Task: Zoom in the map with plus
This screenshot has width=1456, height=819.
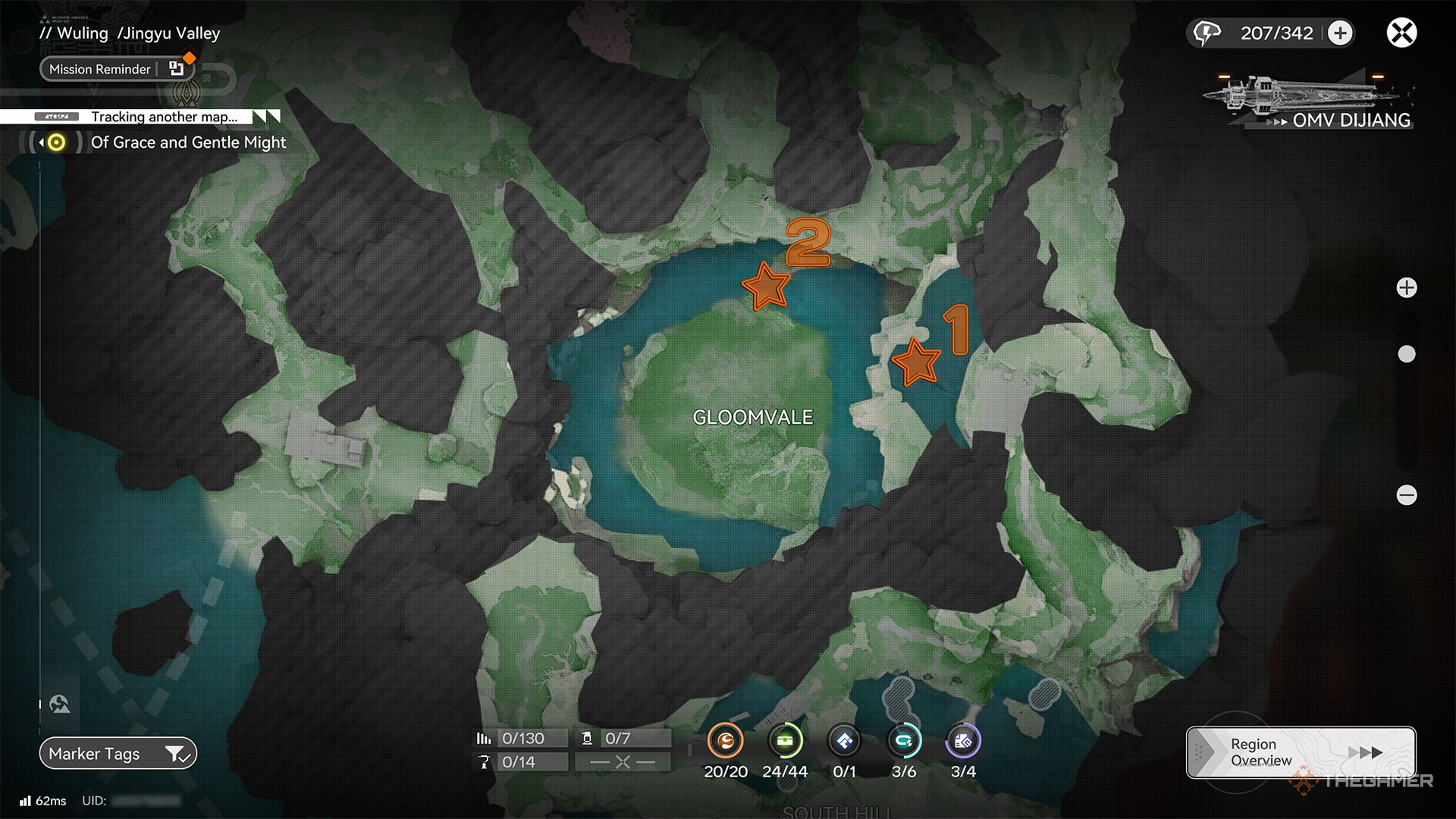Action: pos(1407,288)
